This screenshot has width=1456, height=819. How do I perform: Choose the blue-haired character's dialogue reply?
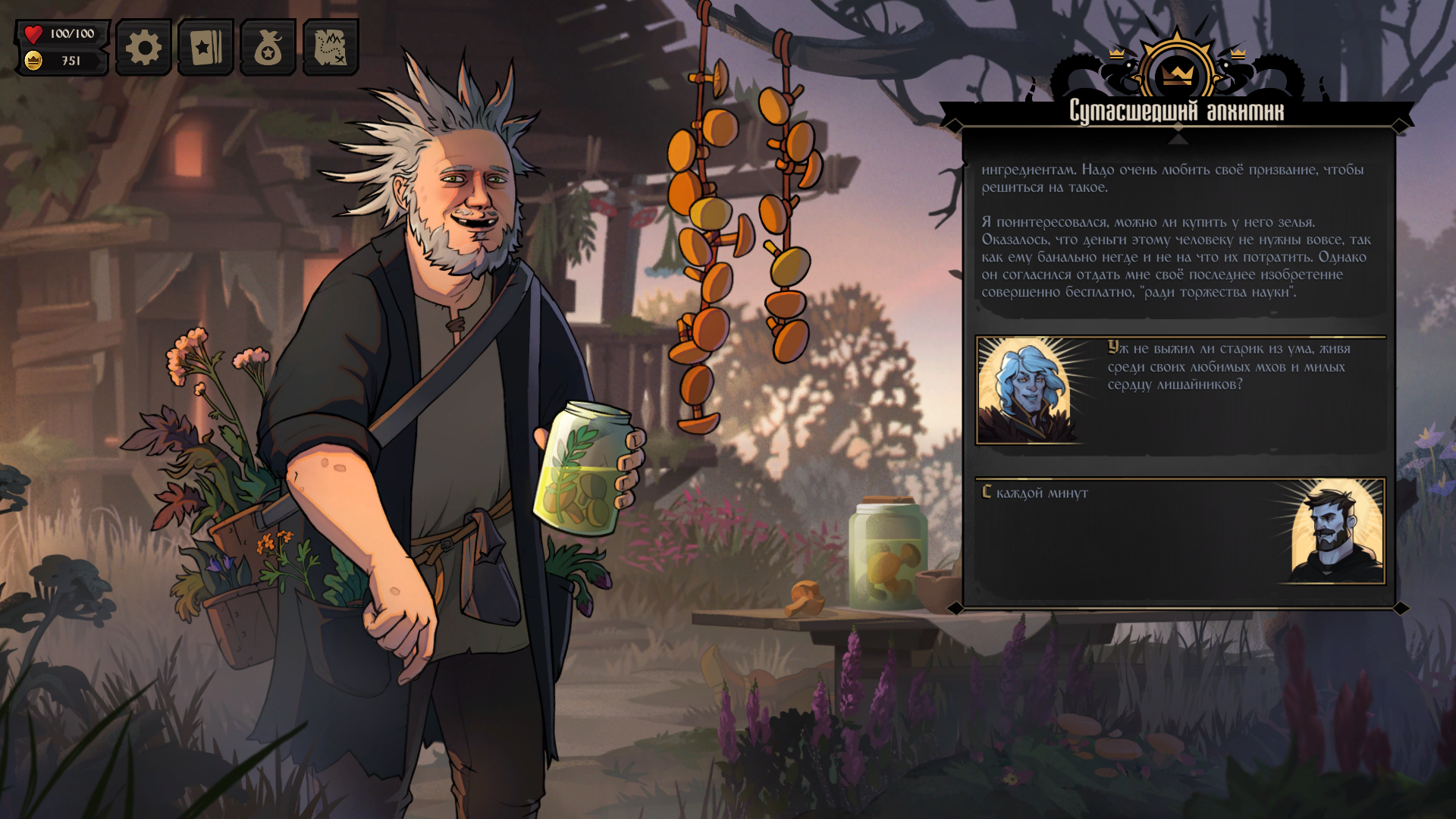click(1180, 390)
